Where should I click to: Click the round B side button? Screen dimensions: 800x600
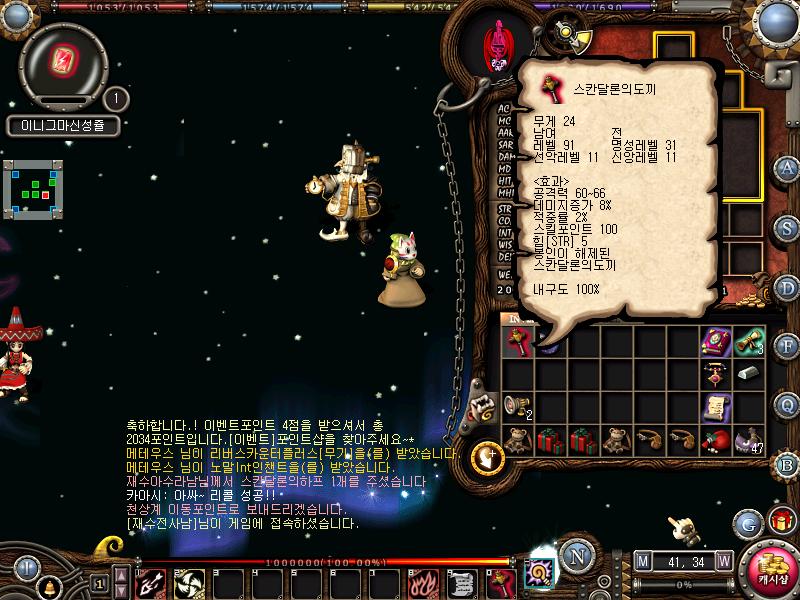[x=787, y=463]
